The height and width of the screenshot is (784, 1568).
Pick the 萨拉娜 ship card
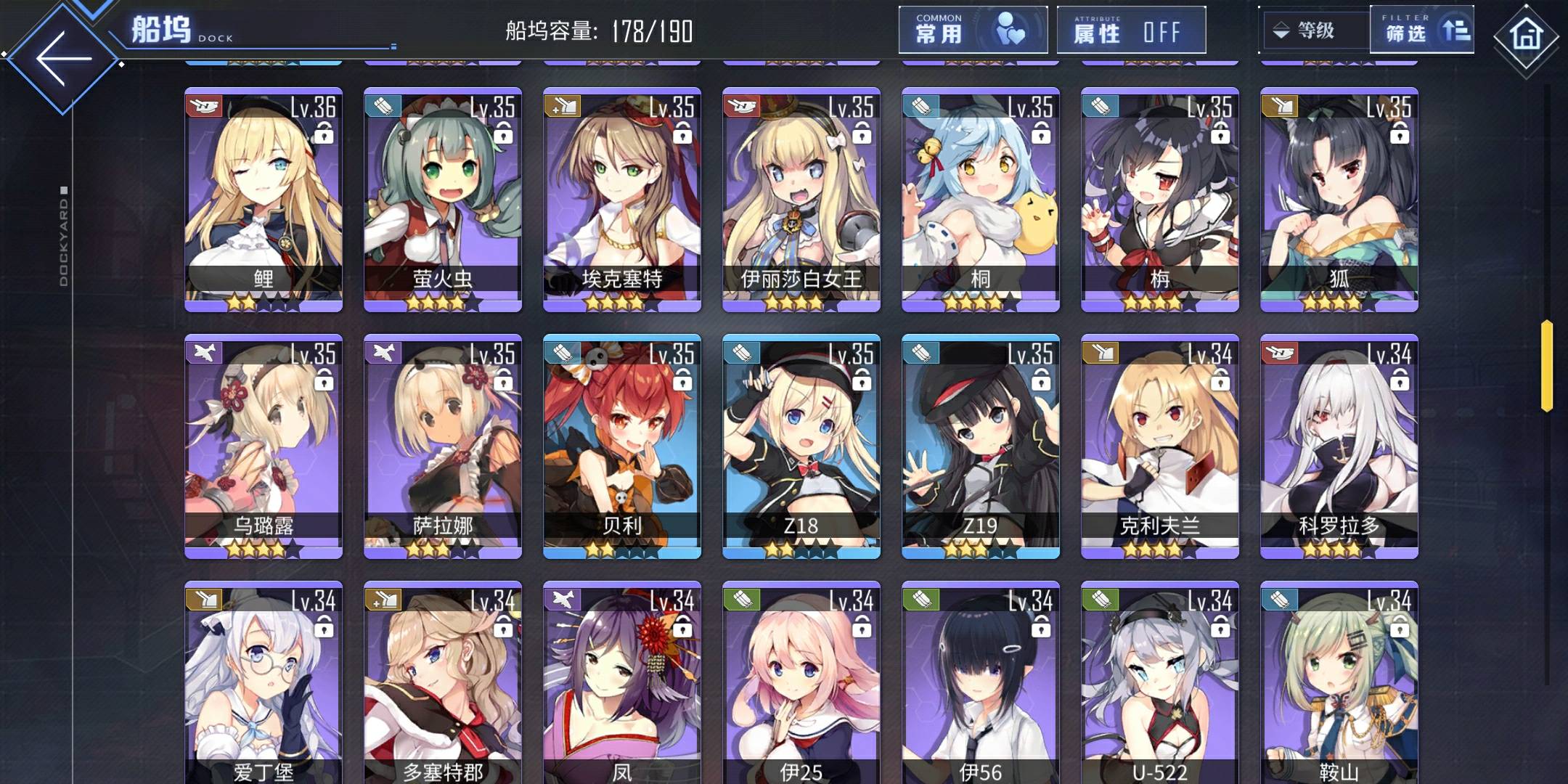pyautogui.click(x=443, y=446)
